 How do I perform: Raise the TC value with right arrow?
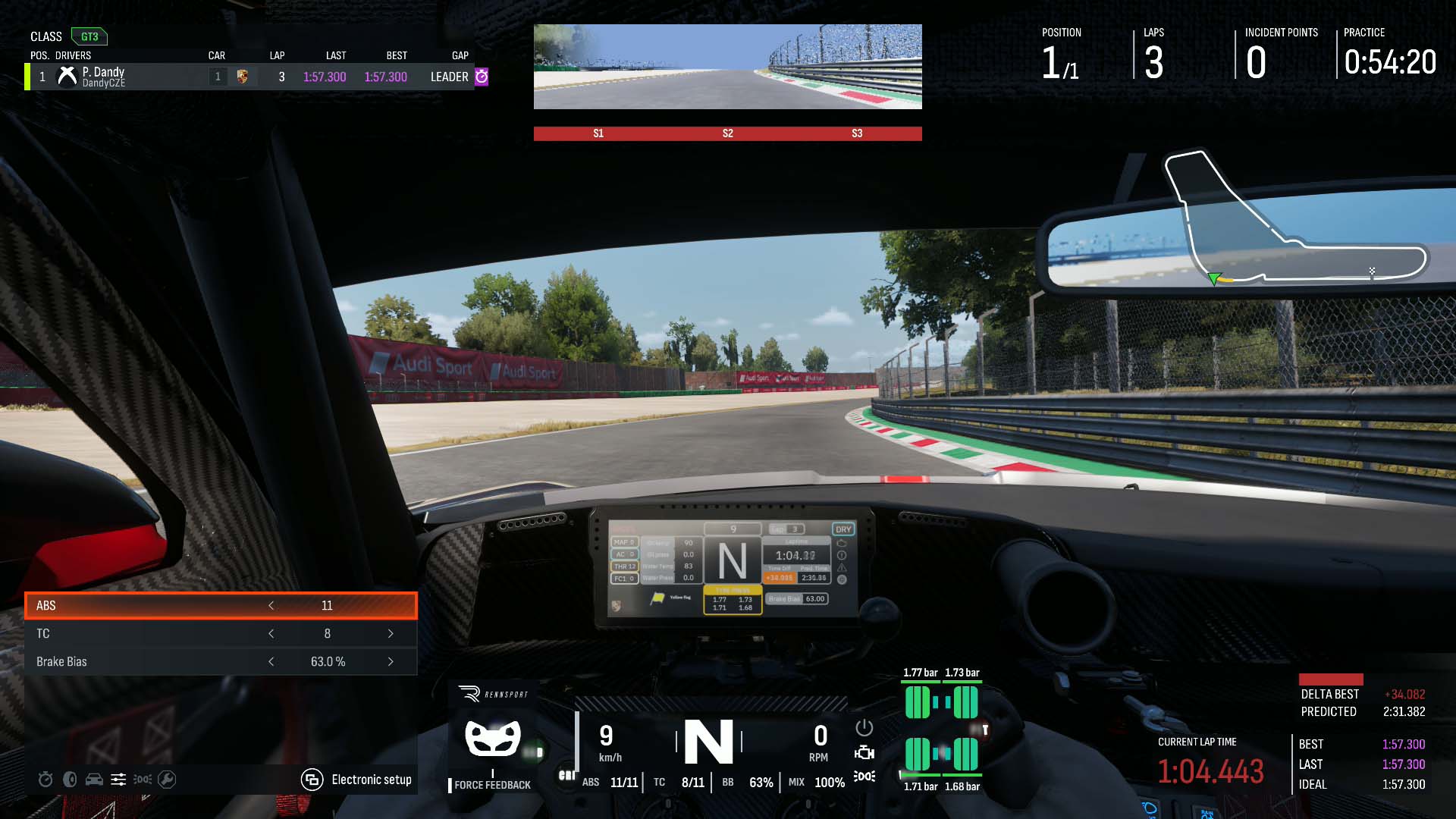391,633
